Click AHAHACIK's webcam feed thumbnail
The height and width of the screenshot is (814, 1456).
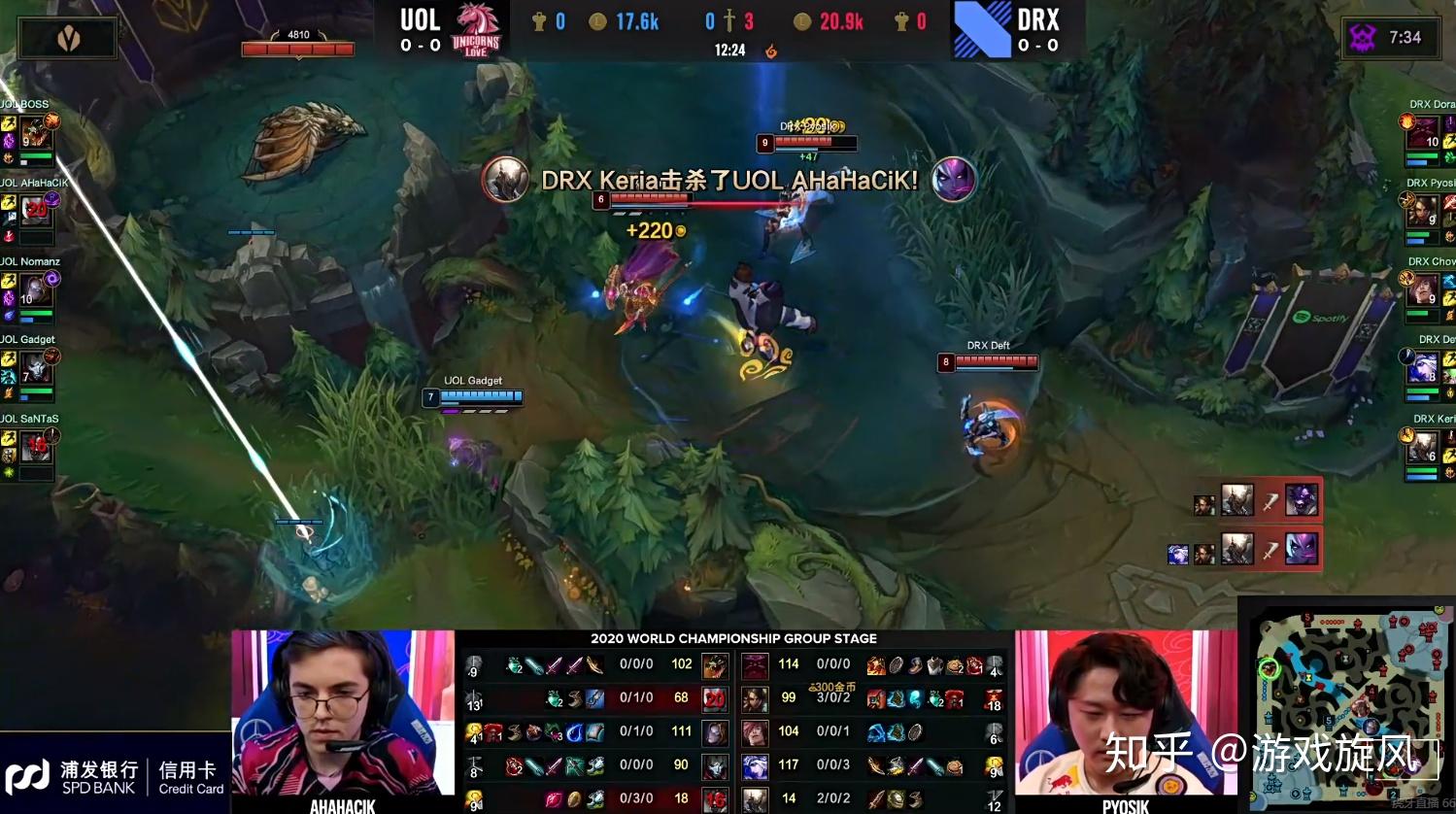pyautogui.click(x=342, y=719)
